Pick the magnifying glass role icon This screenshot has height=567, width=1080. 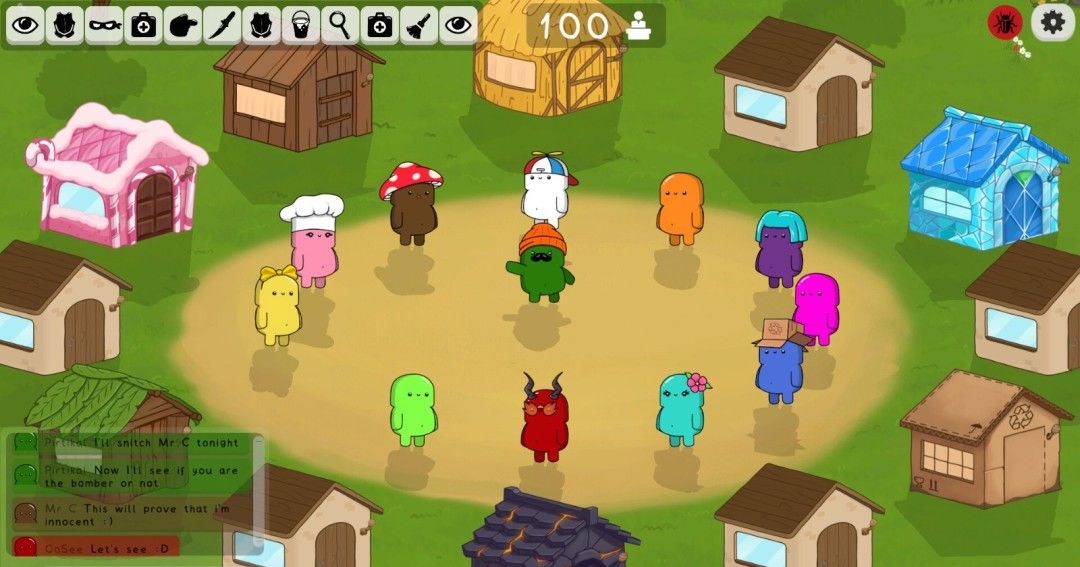tap(340, 25)
